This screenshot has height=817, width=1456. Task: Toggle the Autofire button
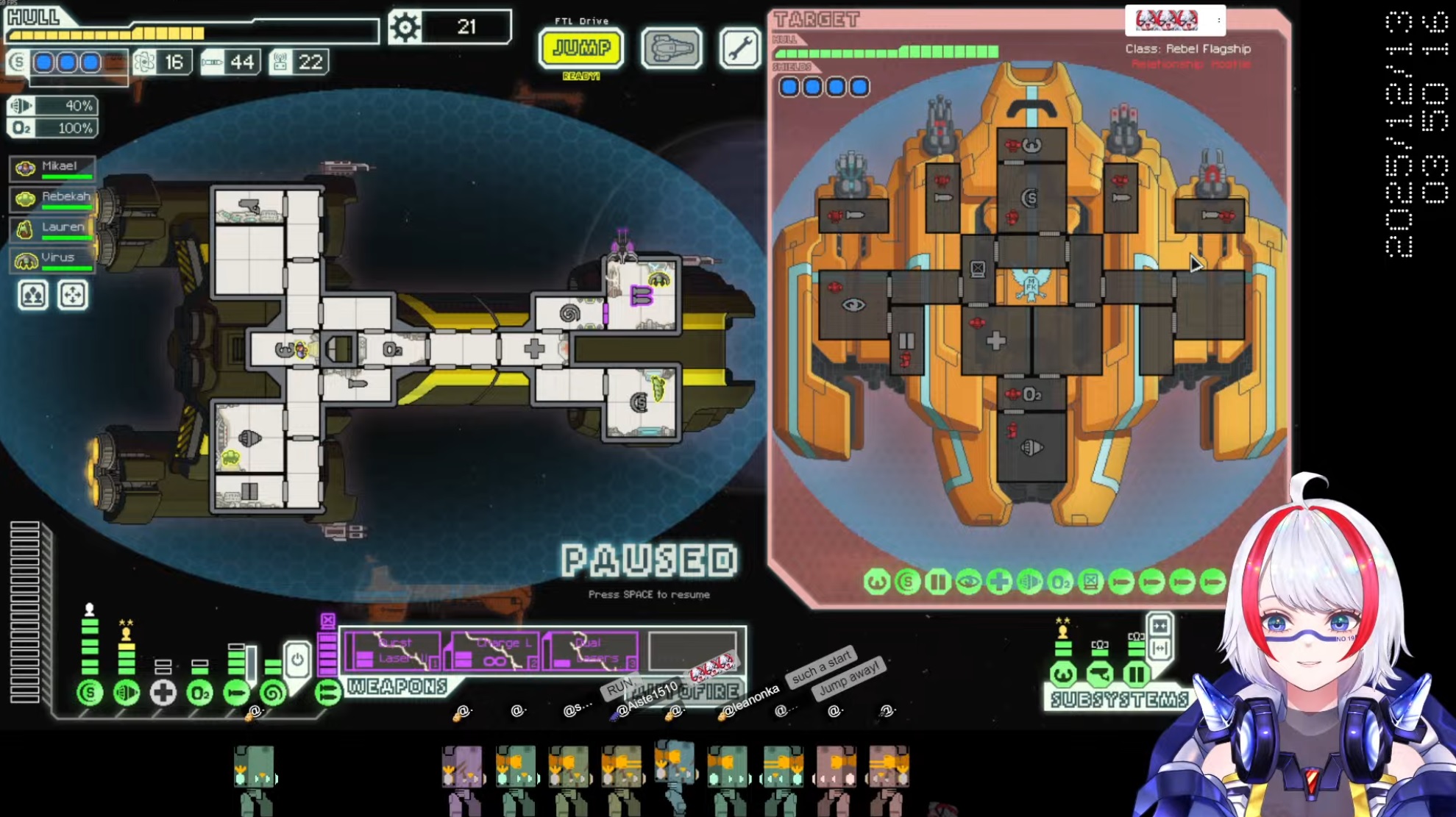click(x=692, y=691)
